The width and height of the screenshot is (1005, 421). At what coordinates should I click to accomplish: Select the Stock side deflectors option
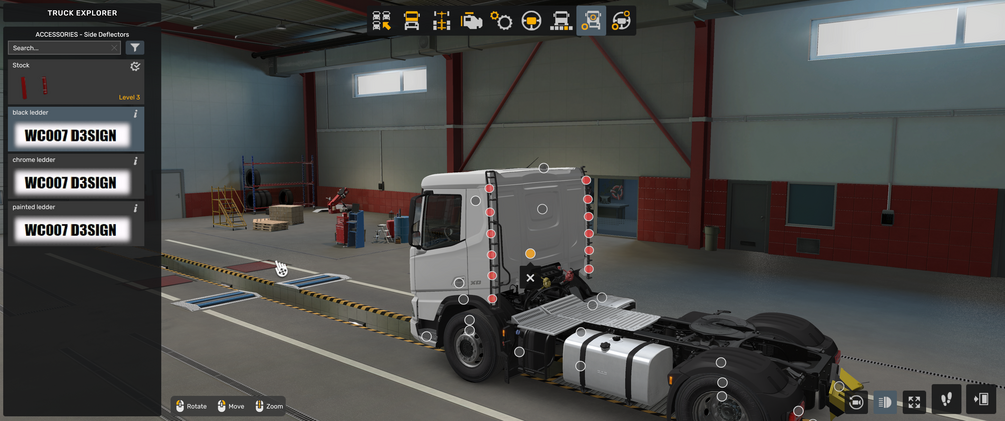tap(76, 82)
